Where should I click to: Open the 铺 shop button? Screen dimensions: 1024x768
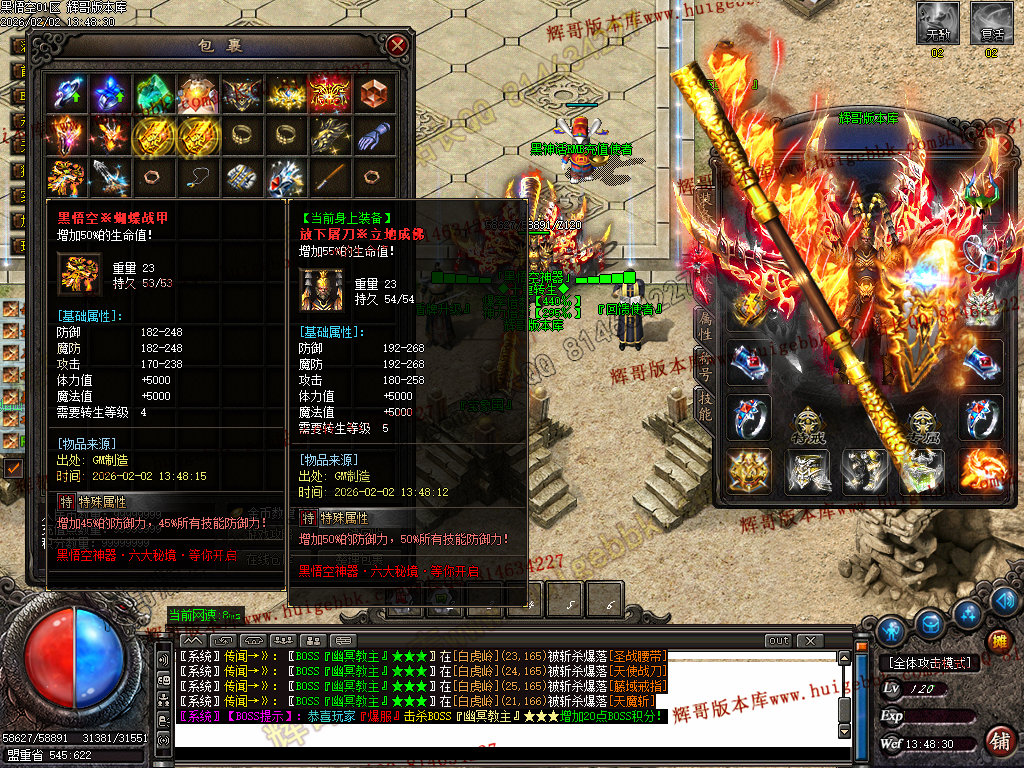tap(998, 741)
